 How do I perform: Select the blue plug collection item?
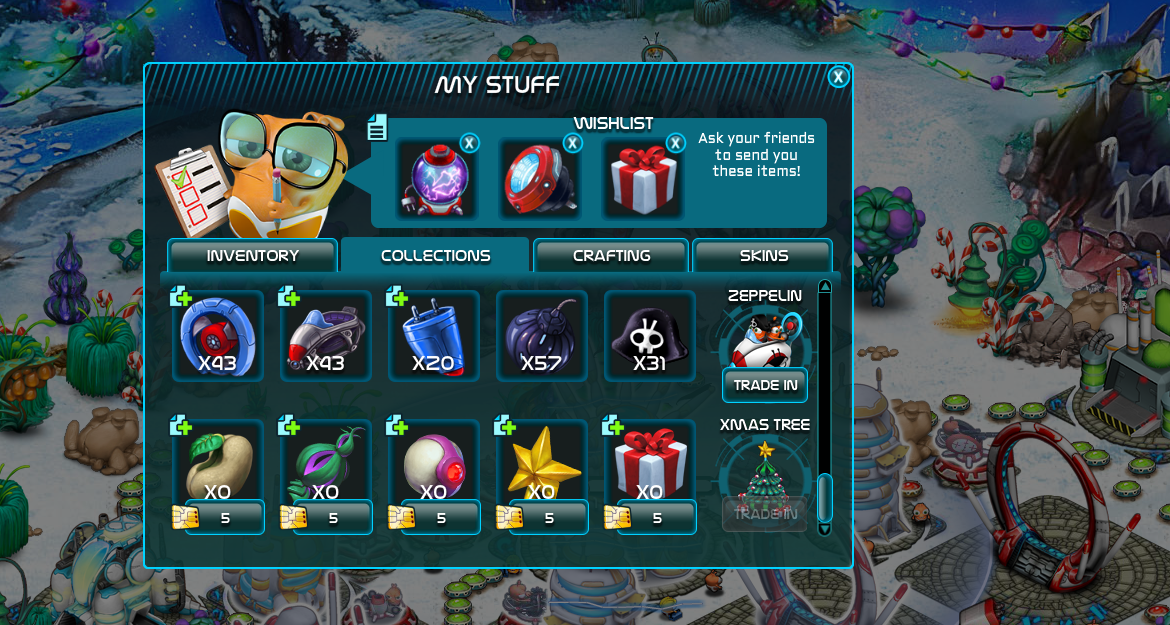433,336
